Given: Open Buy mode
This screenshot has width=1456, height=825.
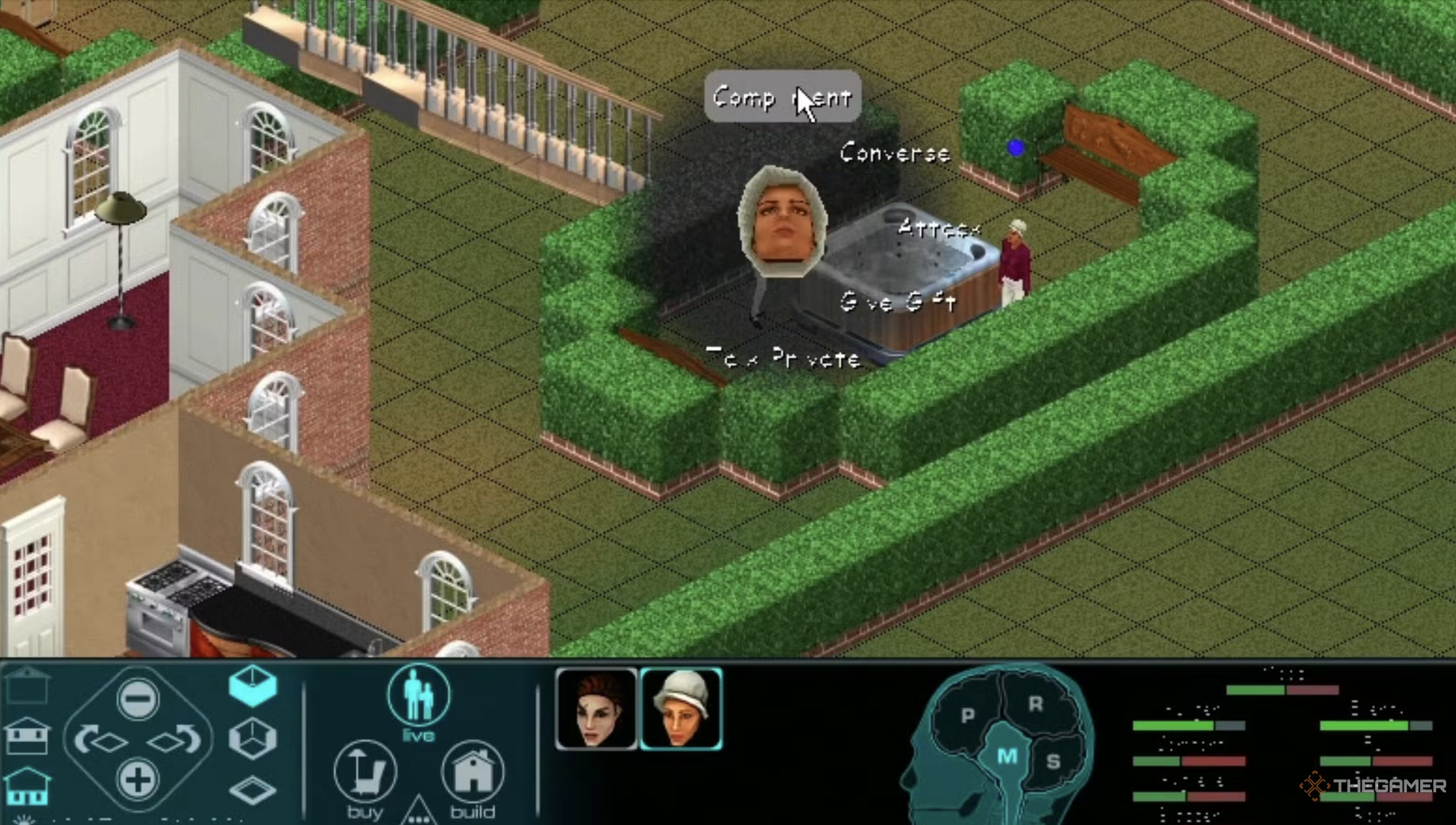Looking at the screenshot, I should click(x=365, y=774).
